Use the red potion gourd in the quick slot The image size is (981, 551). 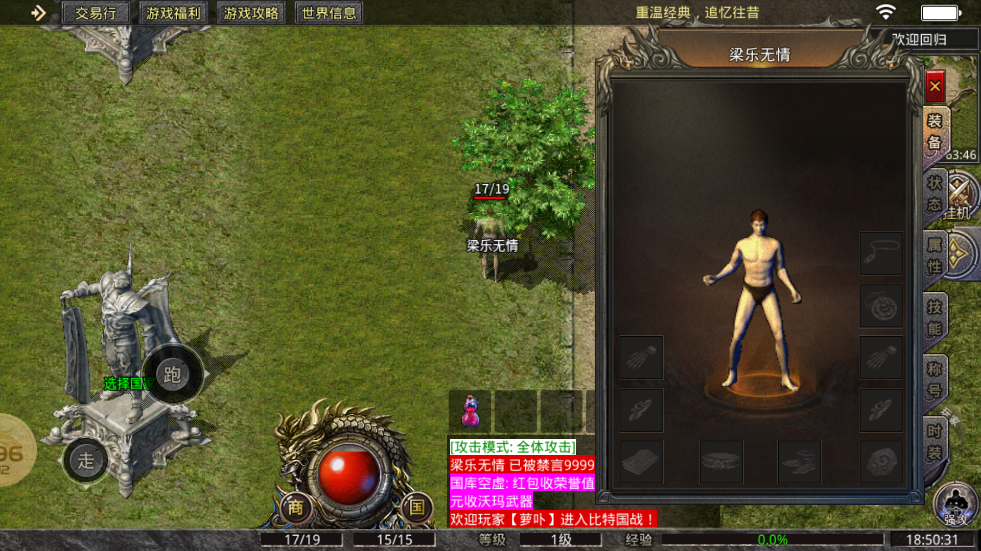470,410
